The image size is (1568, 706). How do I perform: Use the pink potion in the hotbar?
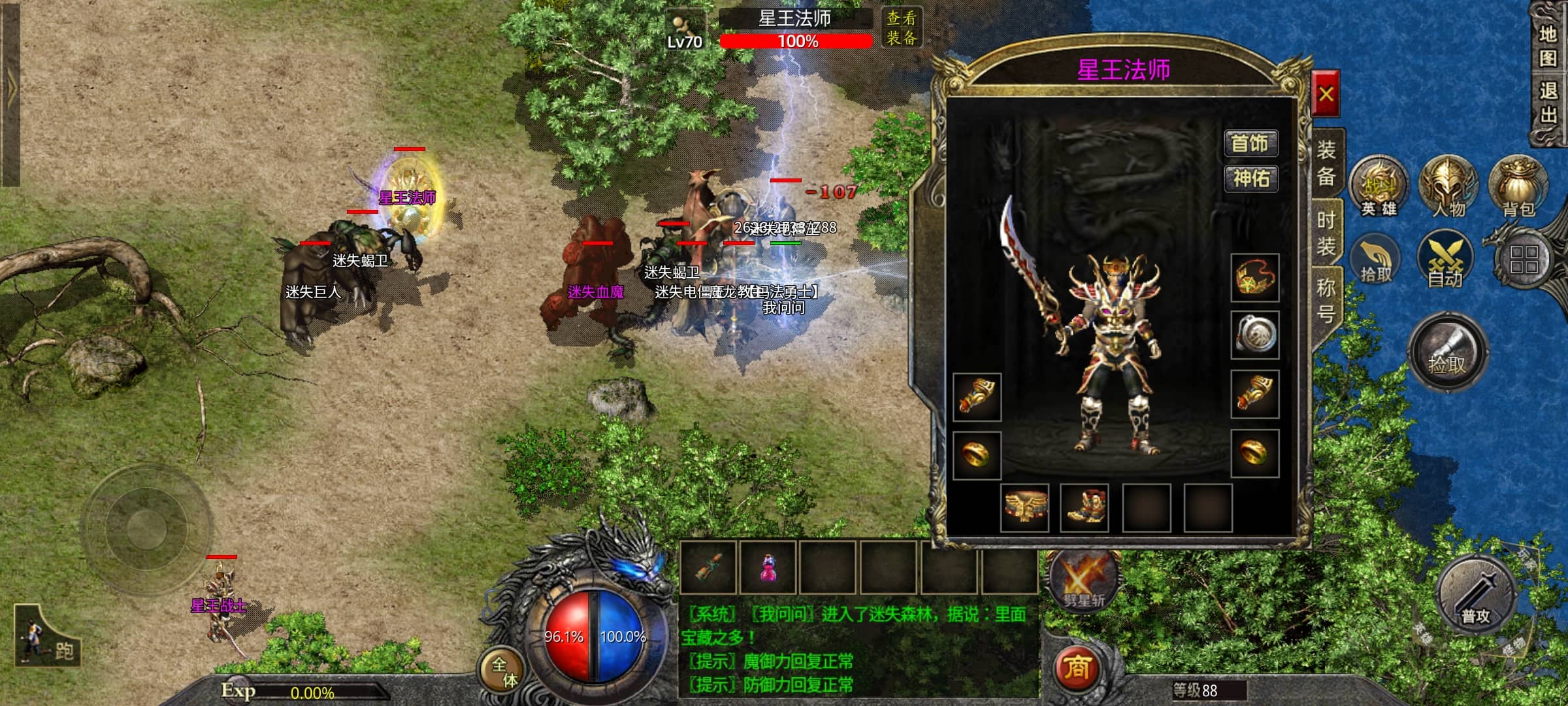[x=768, y=567]
